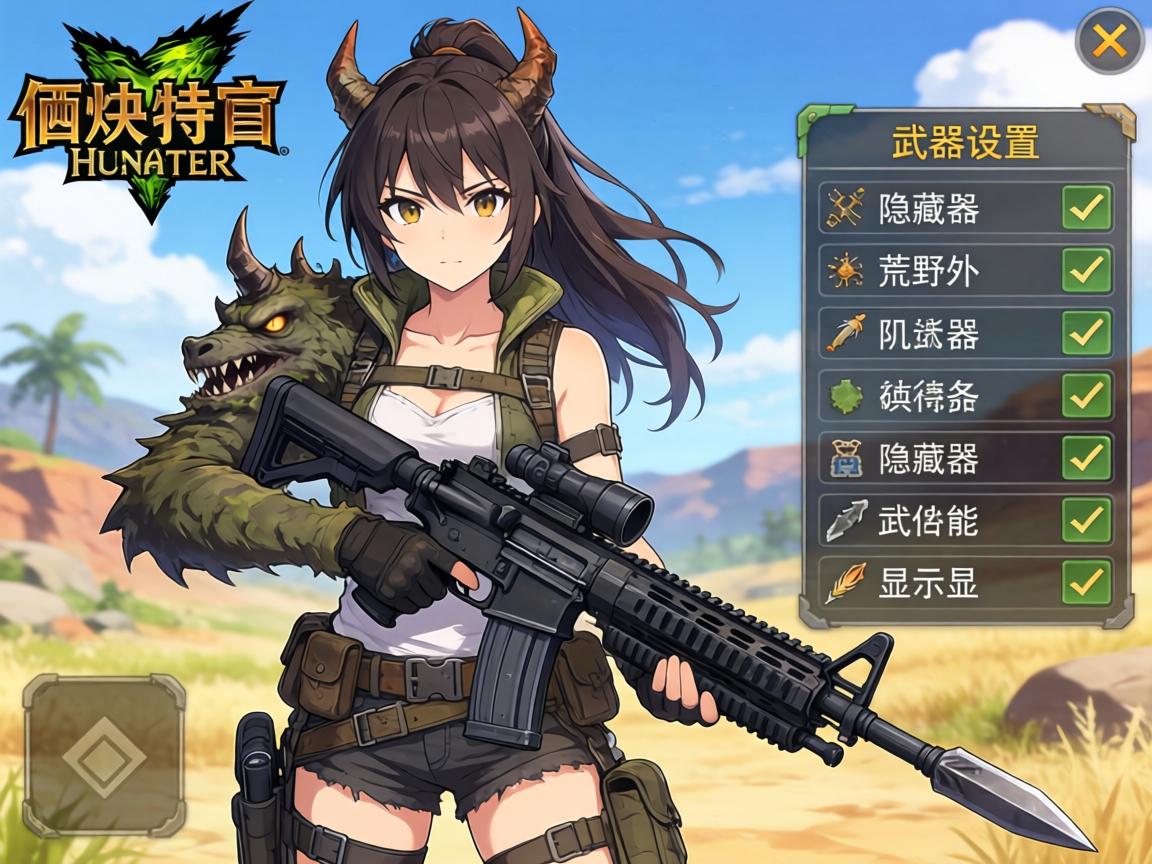Tap the diamond-shaped button
1152x864 pixels.
coord(104,755)
